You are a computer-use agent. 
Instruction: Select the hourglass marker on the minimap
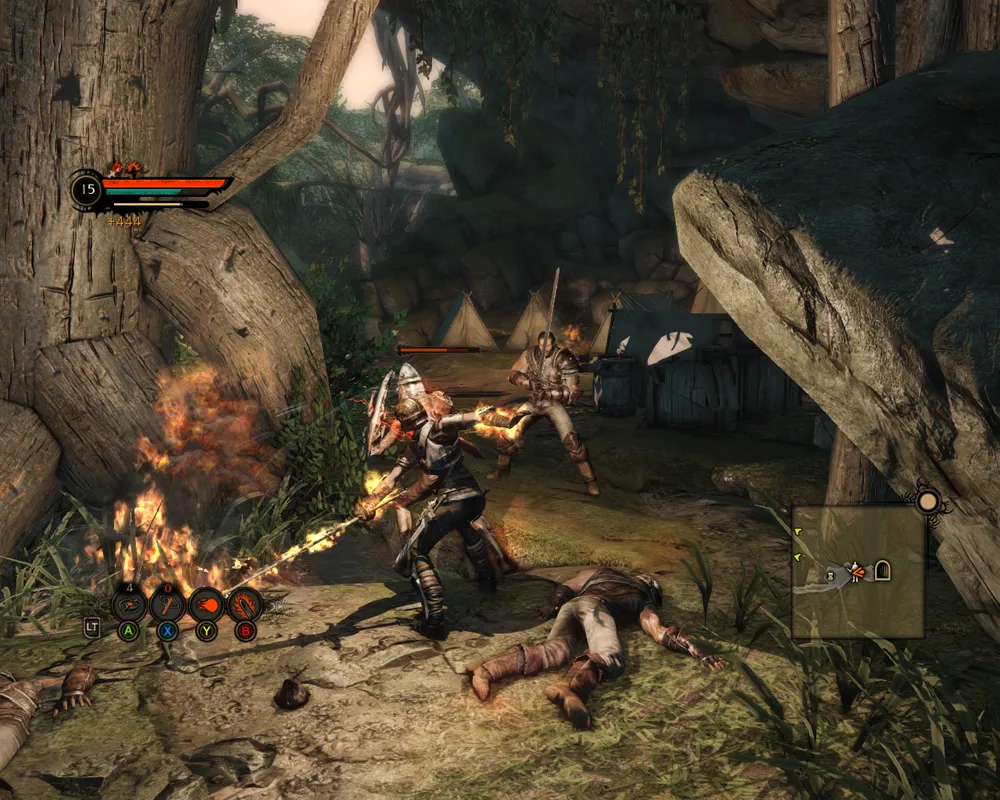[829, 576]
